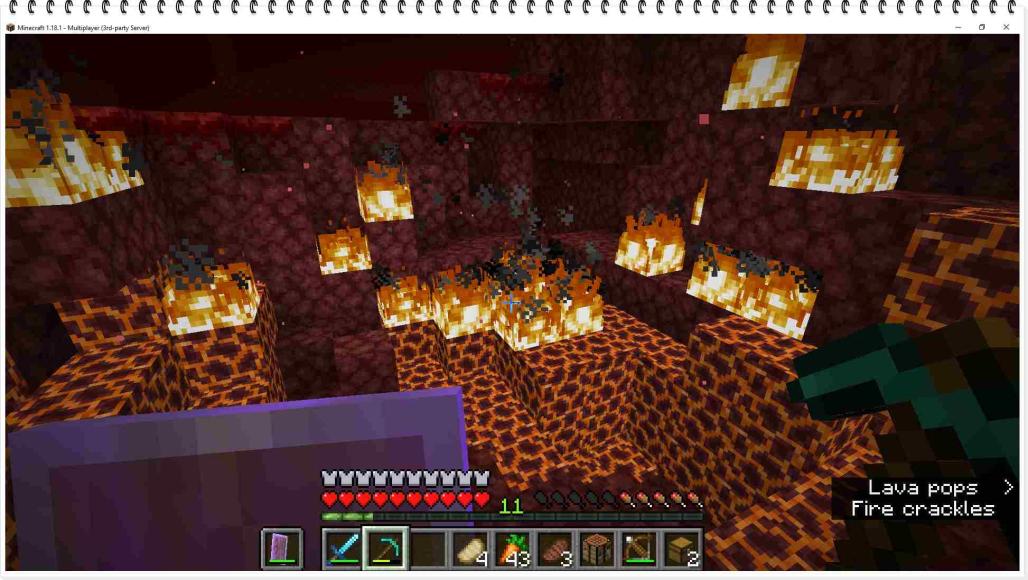Screen dimensions: 1028x580
Task: Select the diamond pickaxe hotbar slot
Action: [x=385, y=549]
